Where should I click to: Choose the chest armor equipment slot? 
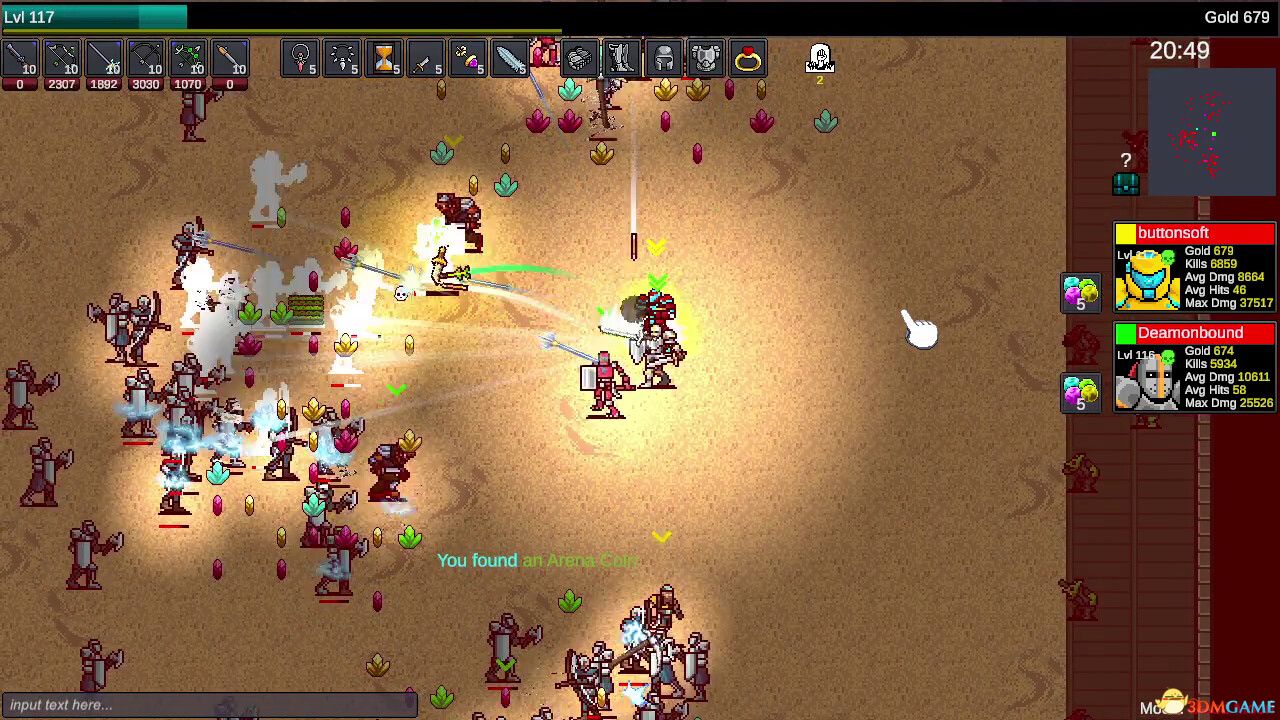click(705, 60)
